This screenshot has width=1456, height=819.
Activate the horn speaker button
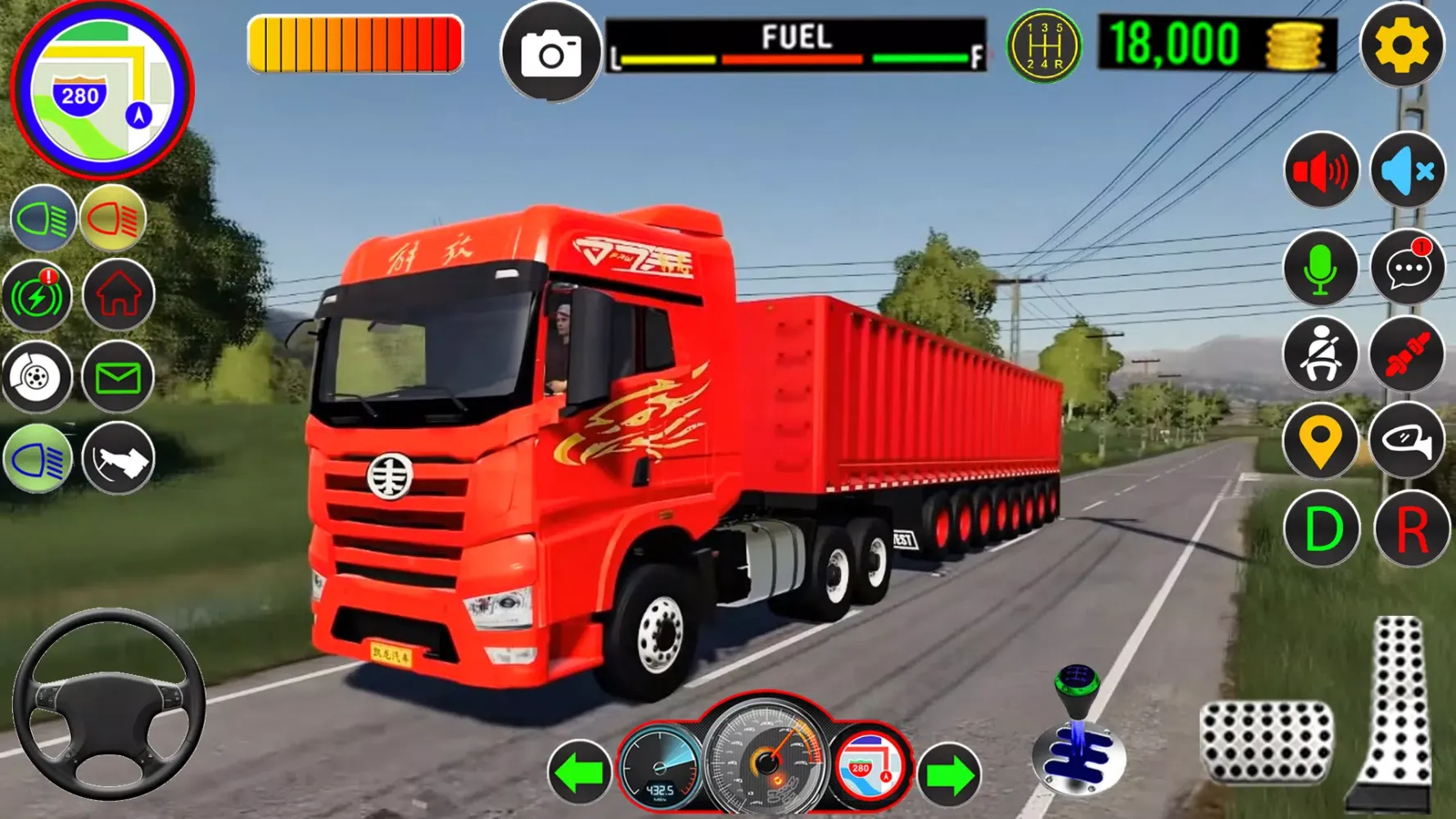click(1320, 171)
